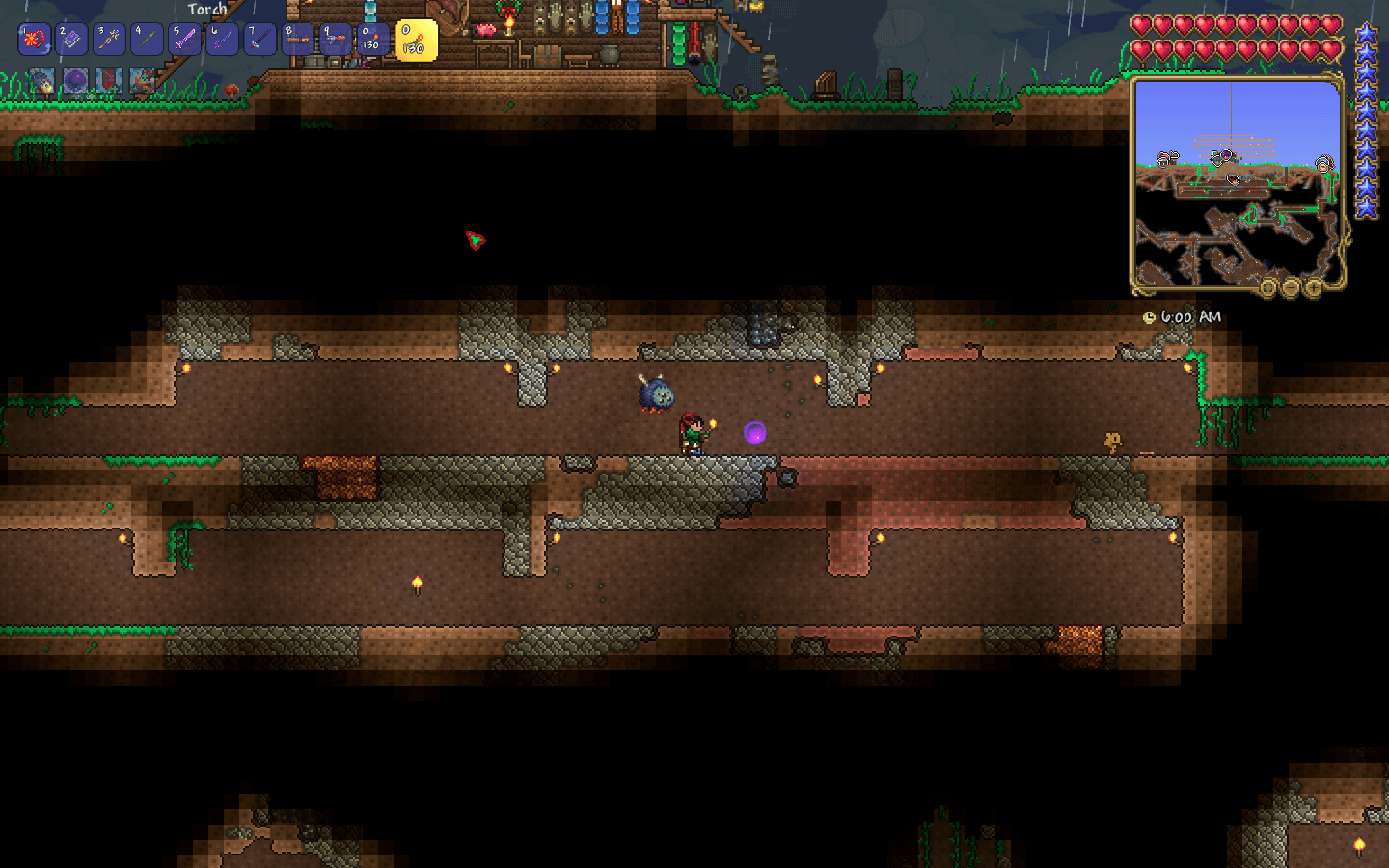Click the purple shadow orb buff icon
This screenshot has width=1389, height=868.
75,81
